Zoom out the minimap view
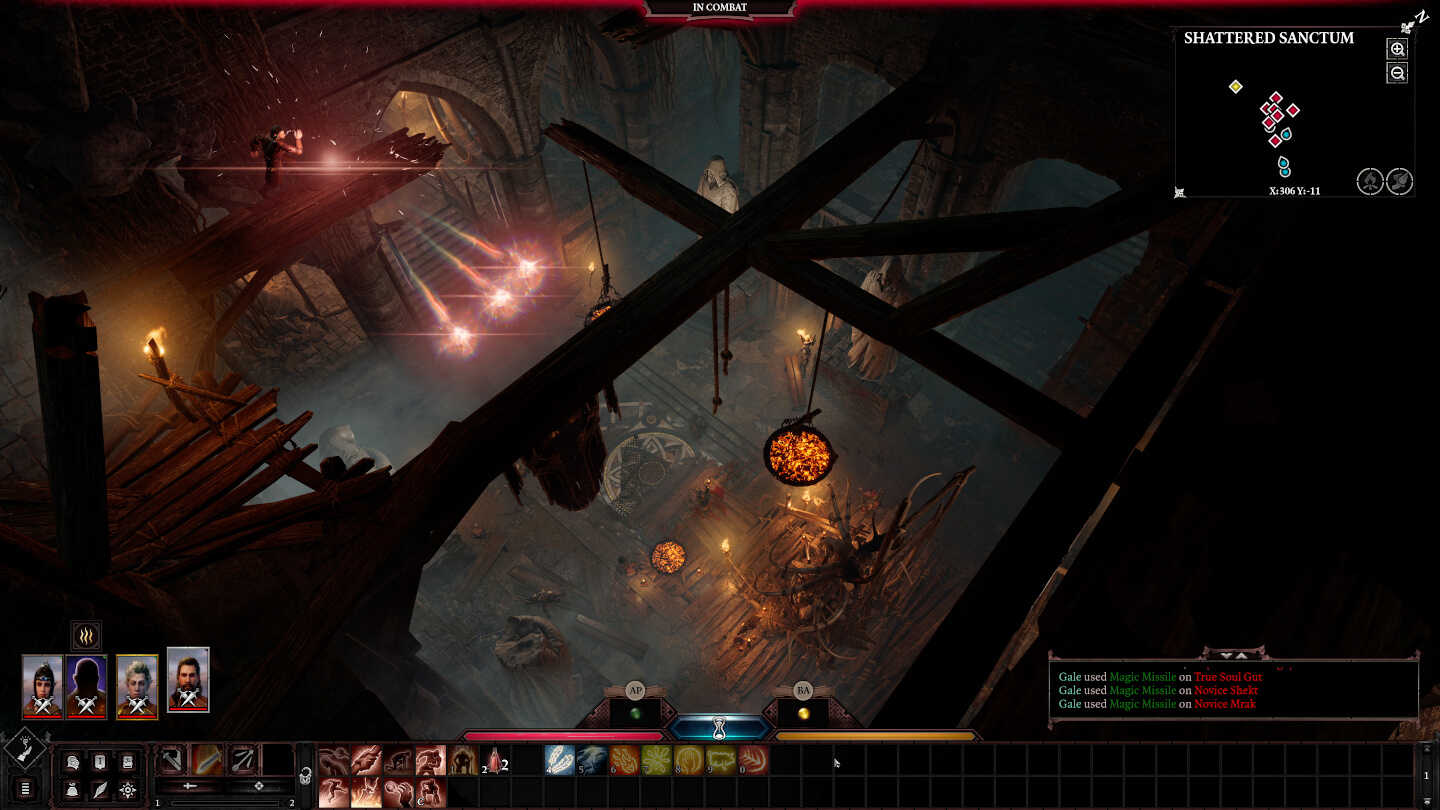This screenshot has width=1440, height=810. click(x=1397, y=73)
